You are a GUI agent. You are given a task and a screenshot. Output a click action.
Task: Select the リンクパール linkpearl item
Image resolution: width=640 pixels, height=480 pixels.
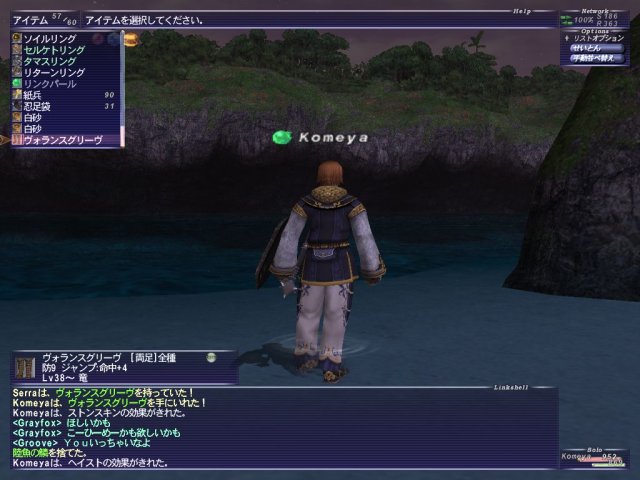(x=49, y=84)
